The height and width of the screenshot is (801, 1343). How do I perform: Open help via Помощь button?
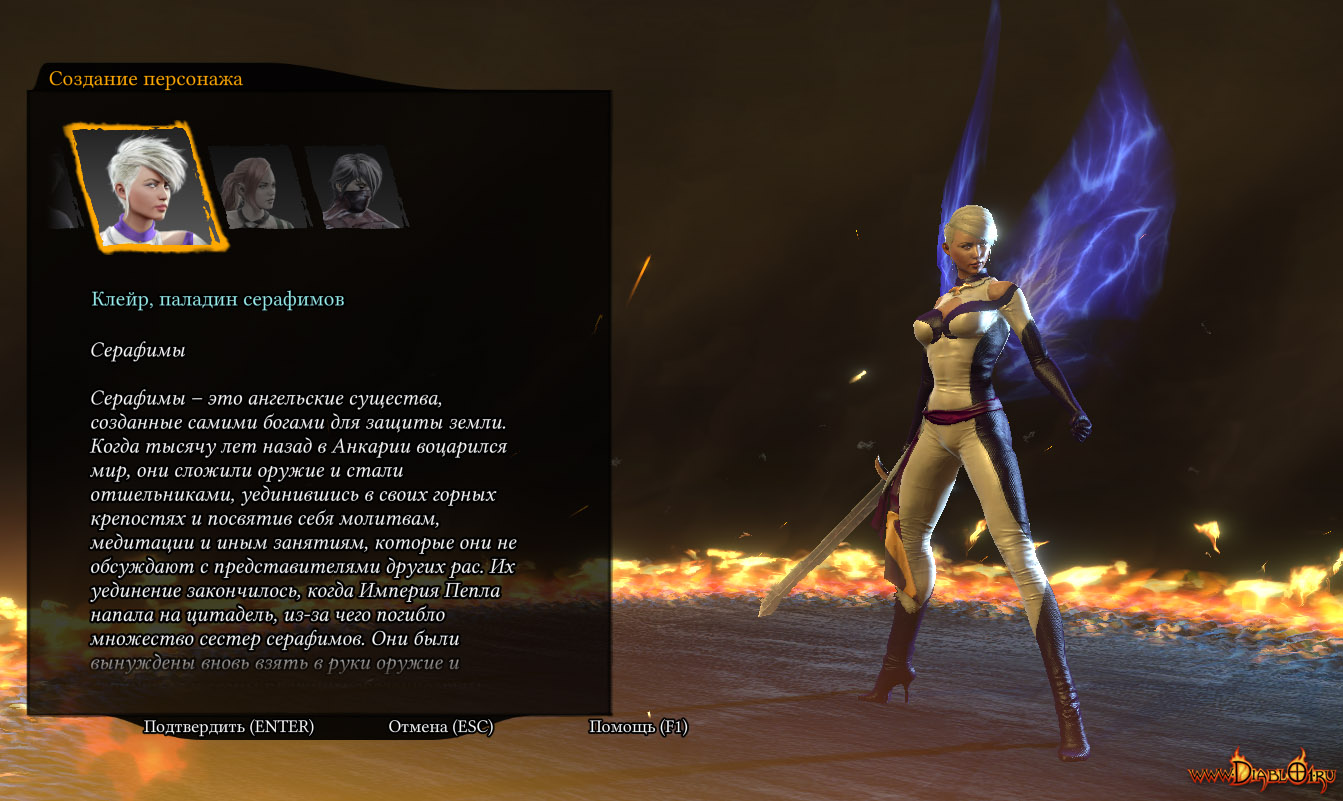coord(638,727)
